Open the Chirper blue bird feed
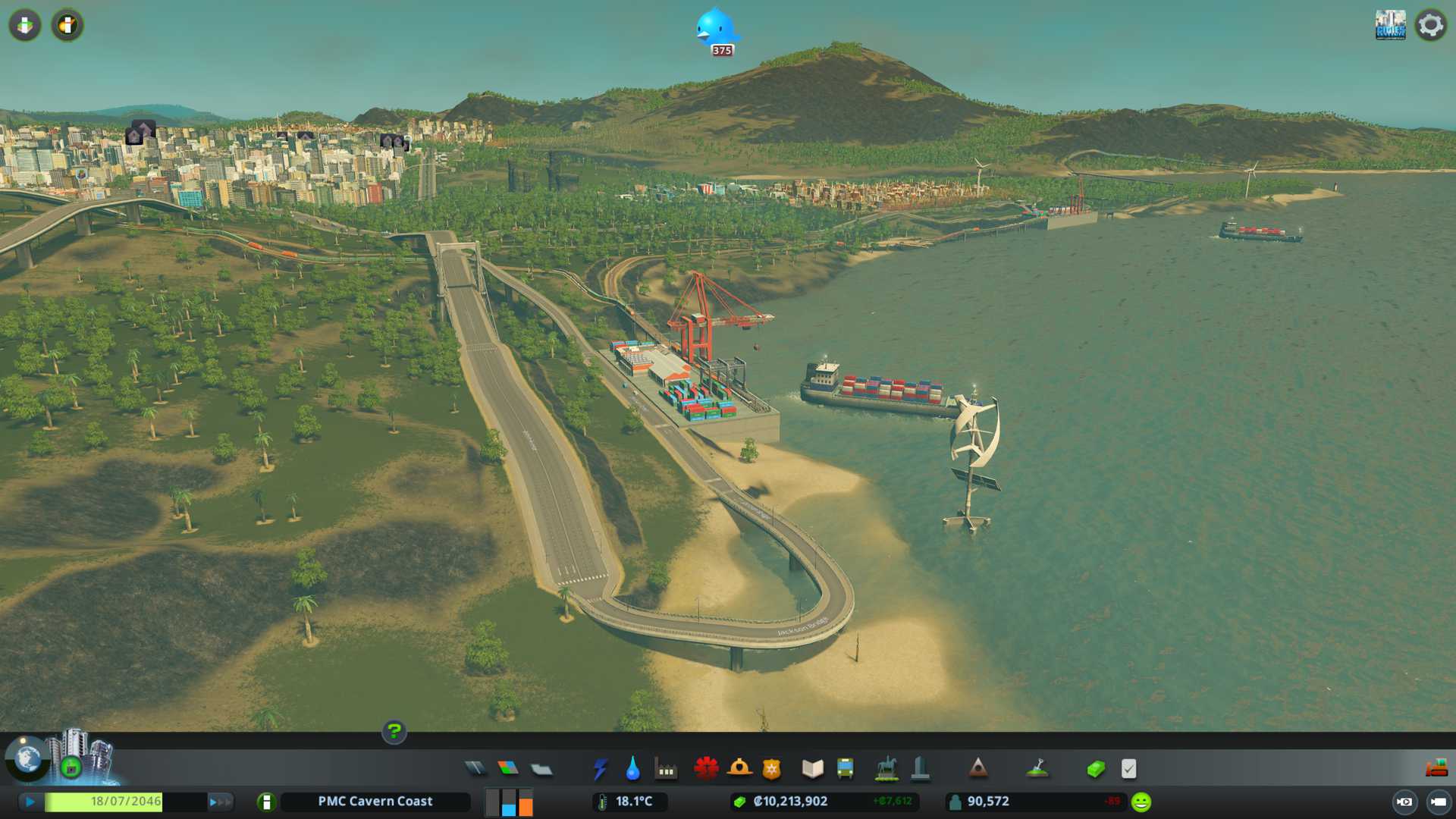 (715, 29)
